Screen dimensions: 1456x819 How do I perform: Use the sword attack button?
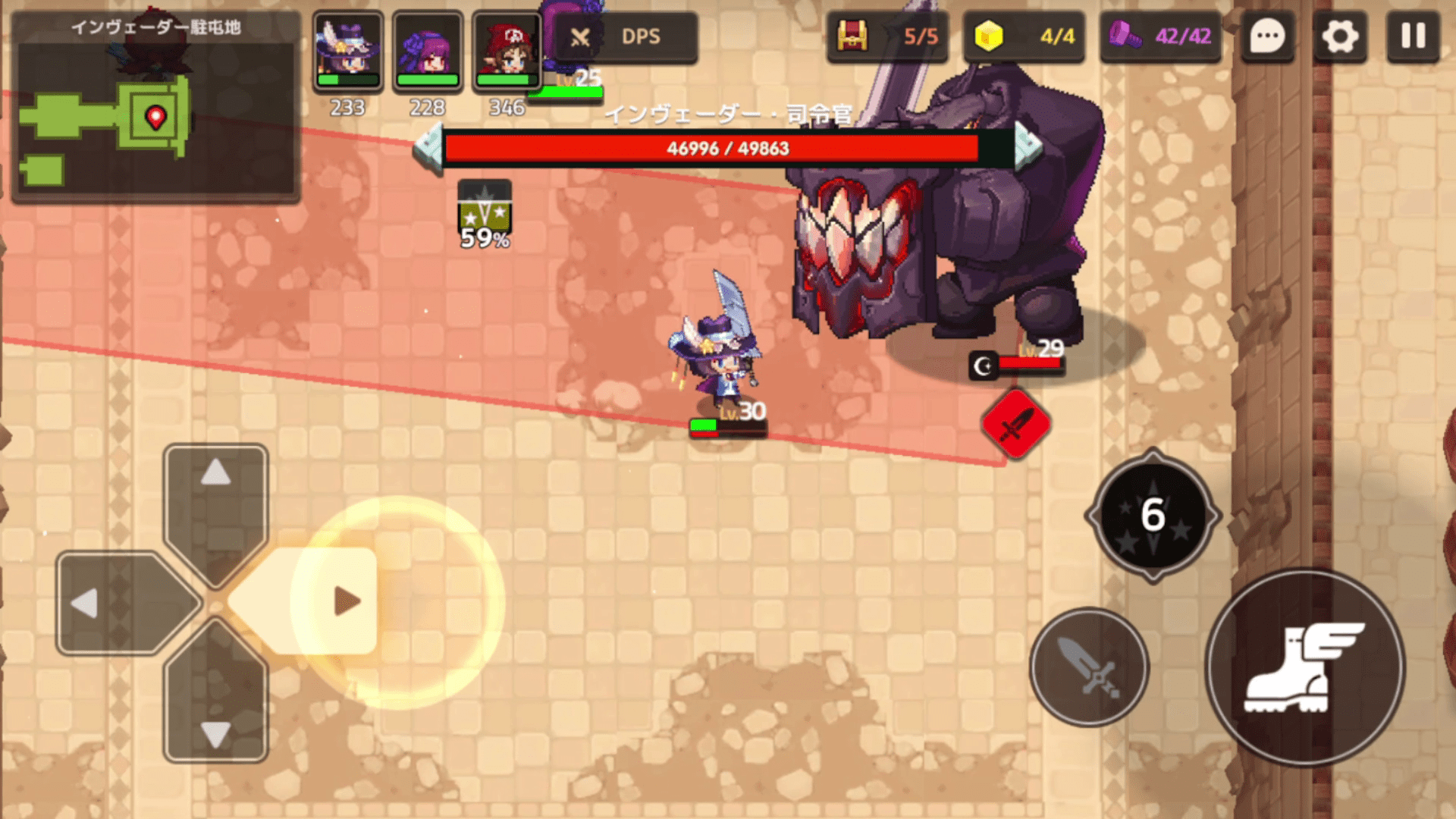1089,667
